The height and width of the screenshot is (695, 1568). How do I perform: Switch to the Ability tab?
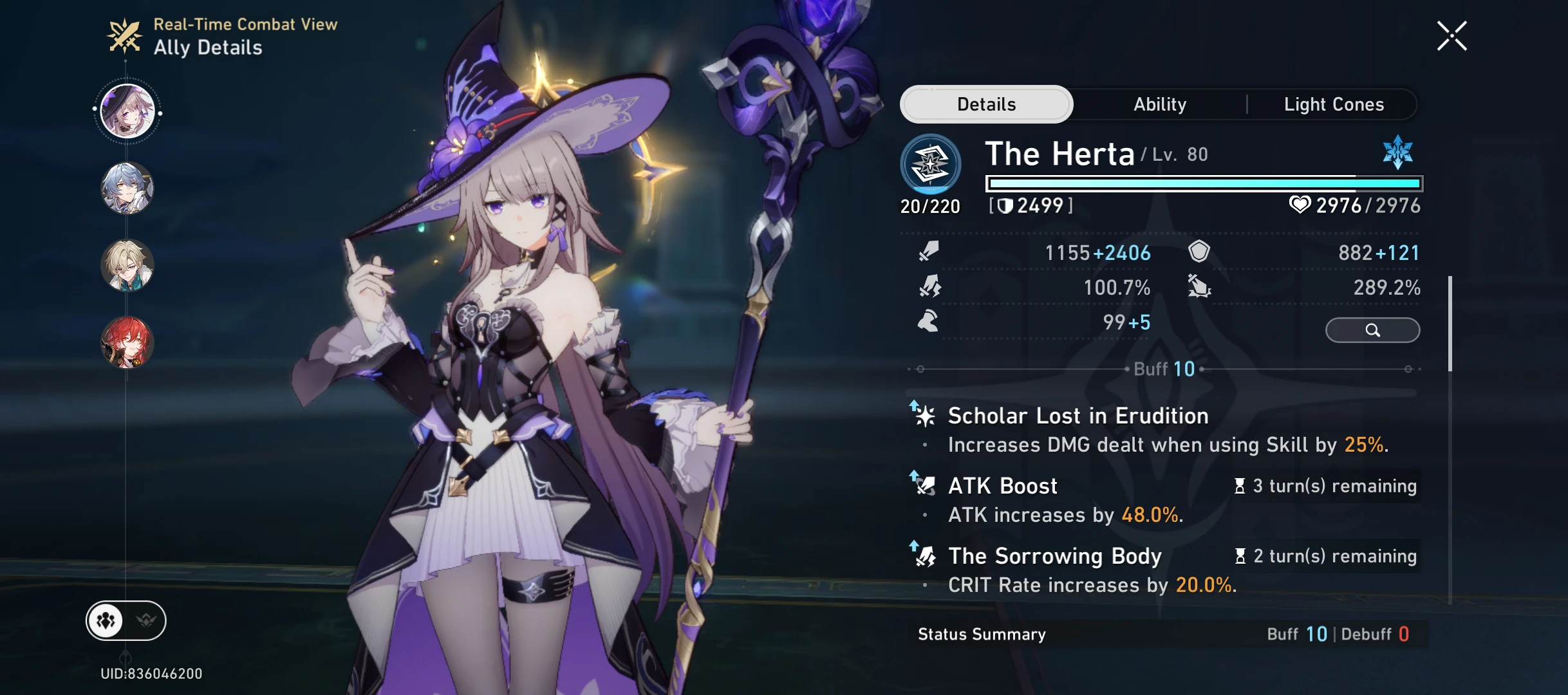(x=1159, y=104)
